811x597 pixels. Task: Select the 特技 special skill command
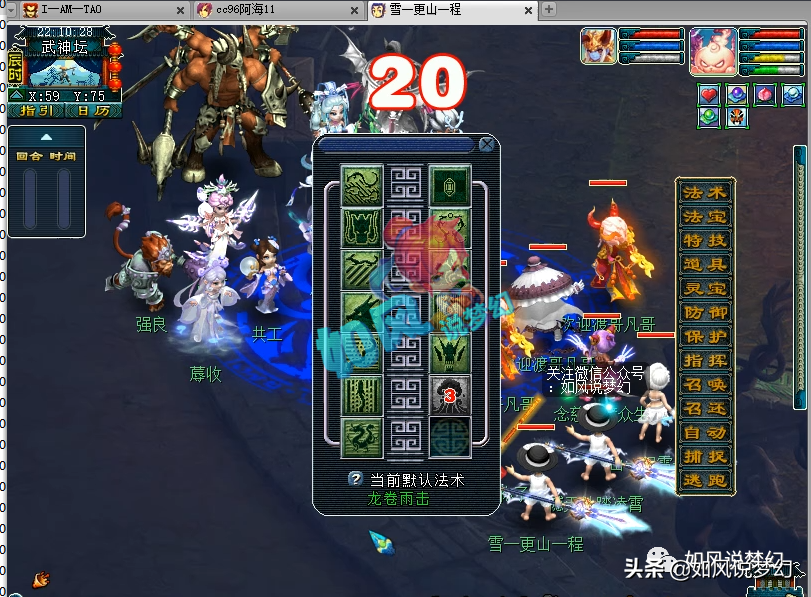704,241
